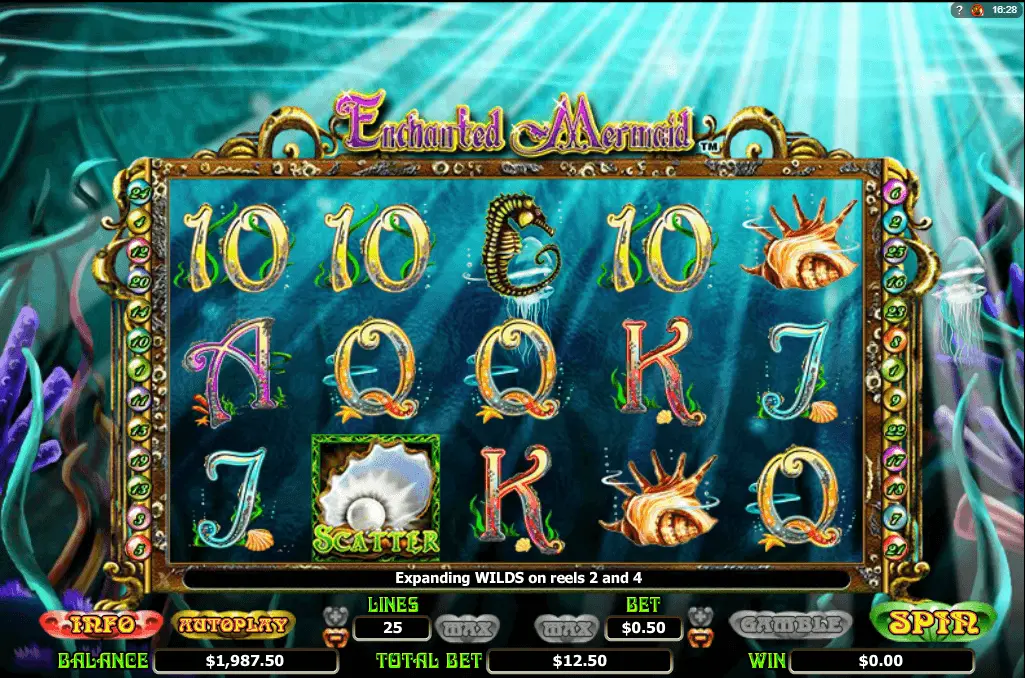Open the INFO paytable
1025x678 pixels.
[103, 625]
